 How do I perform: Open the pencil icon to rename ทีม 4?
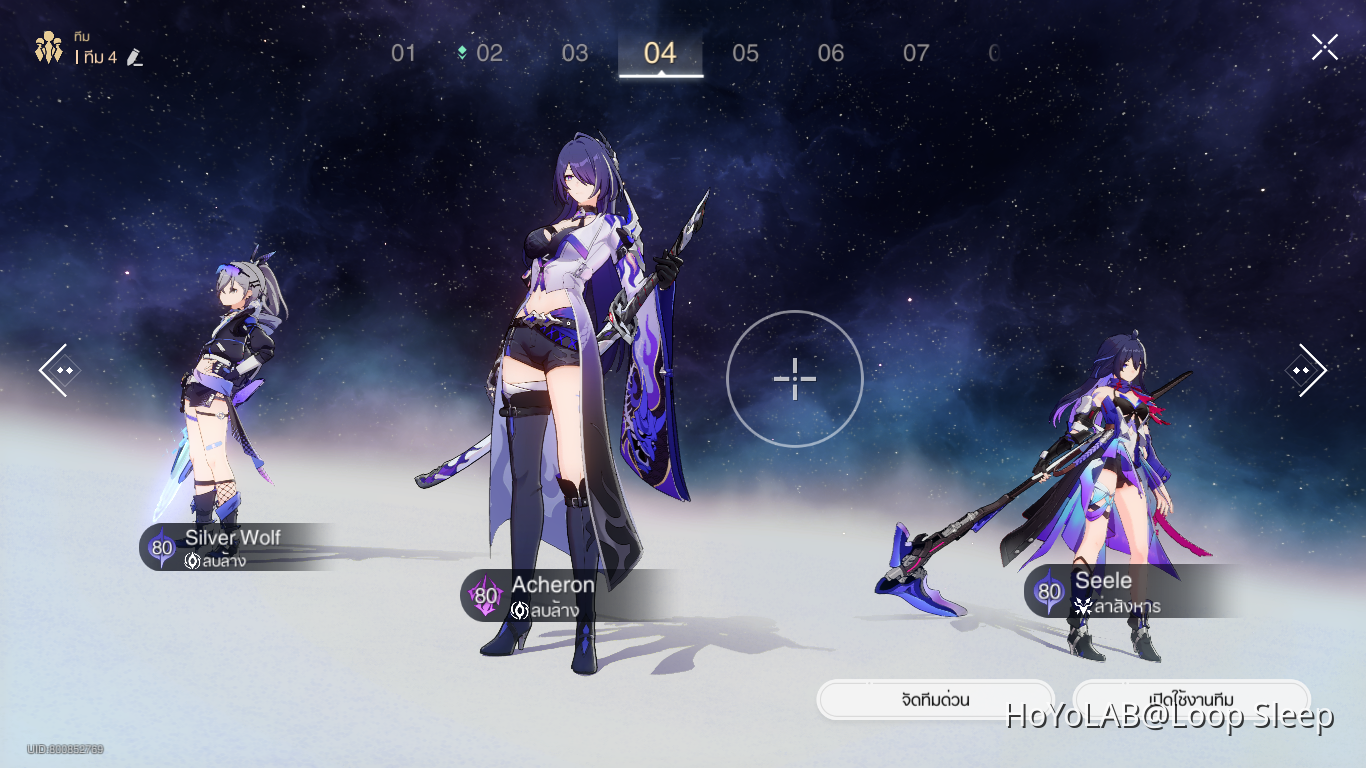pos(135,56)
